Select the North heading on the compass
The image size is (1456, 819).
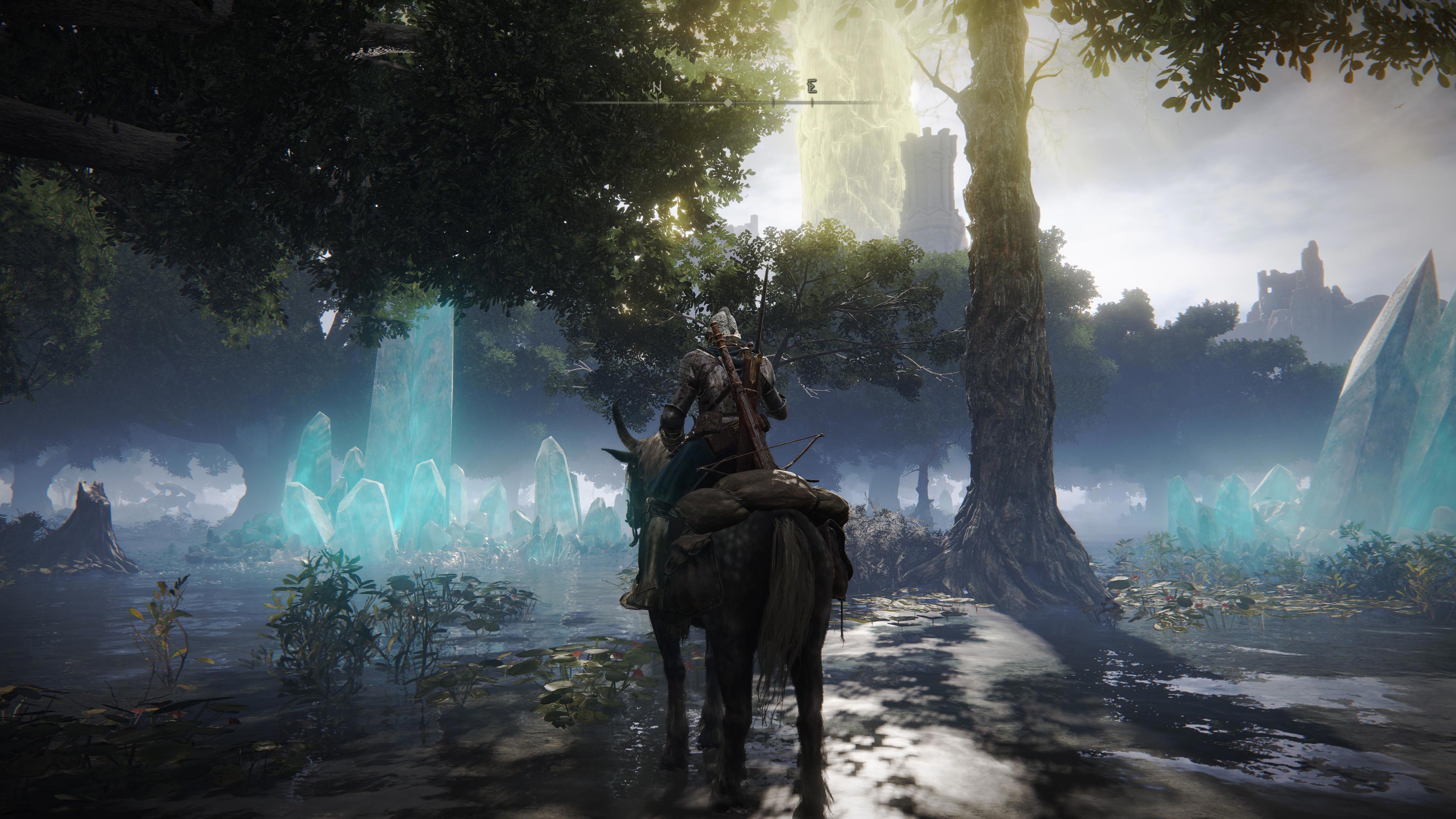[x=657, y=88]
